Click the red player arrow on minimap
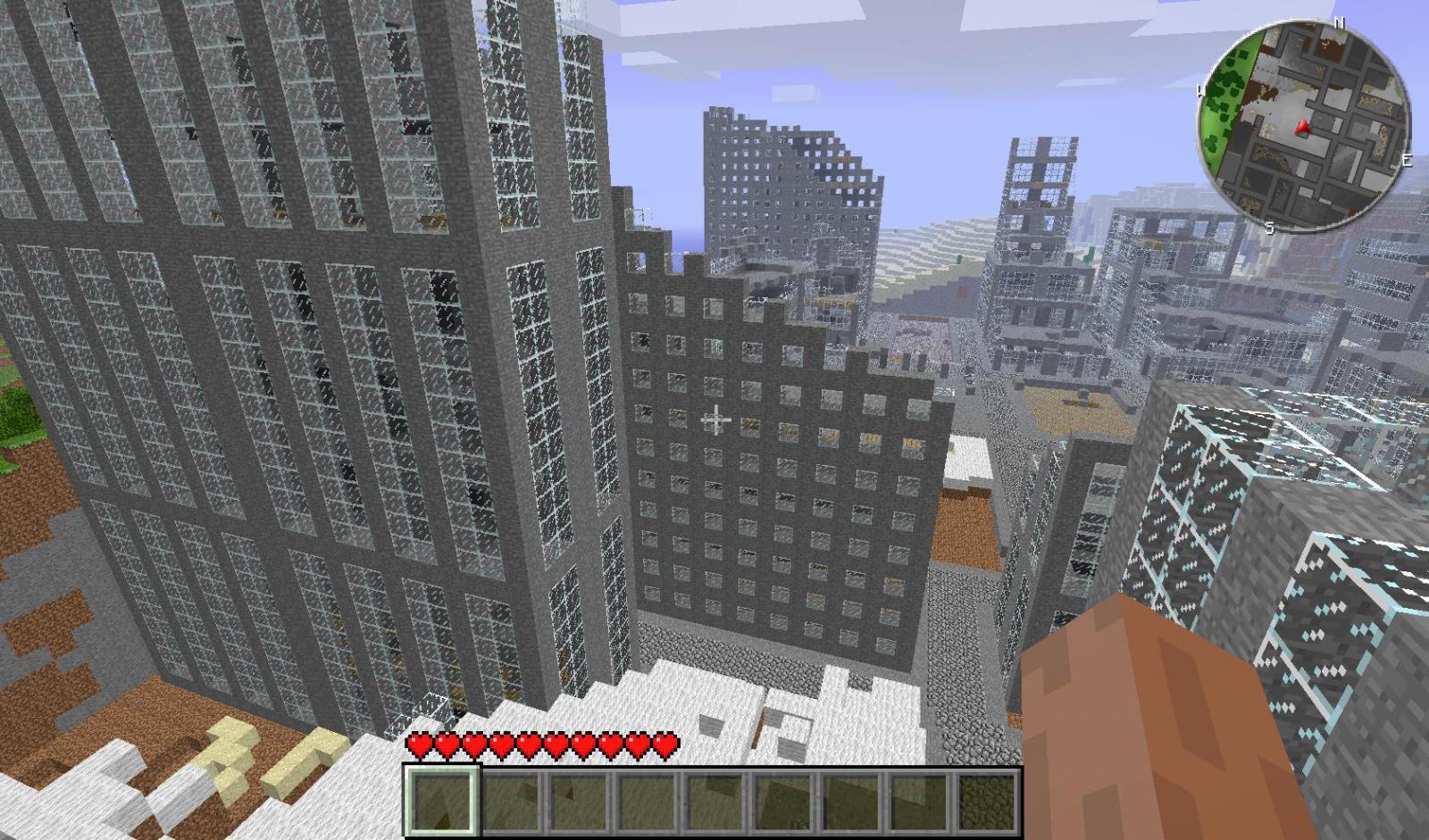Image resolution: width=1429 pixels, height=840 pixels. pyautogui.click(x=1305, y=129)
